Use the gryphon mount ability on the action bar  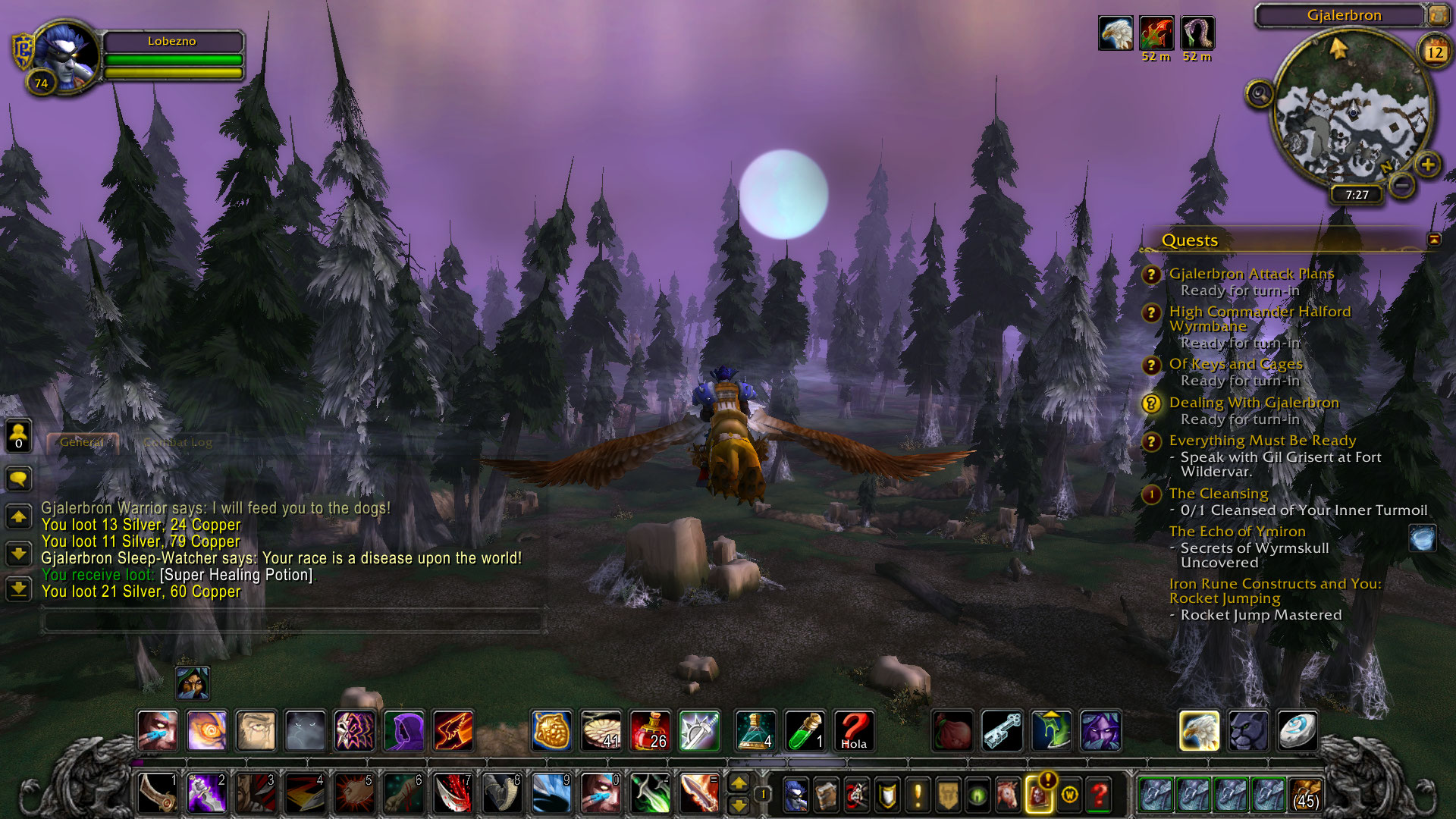[1199, 731]
